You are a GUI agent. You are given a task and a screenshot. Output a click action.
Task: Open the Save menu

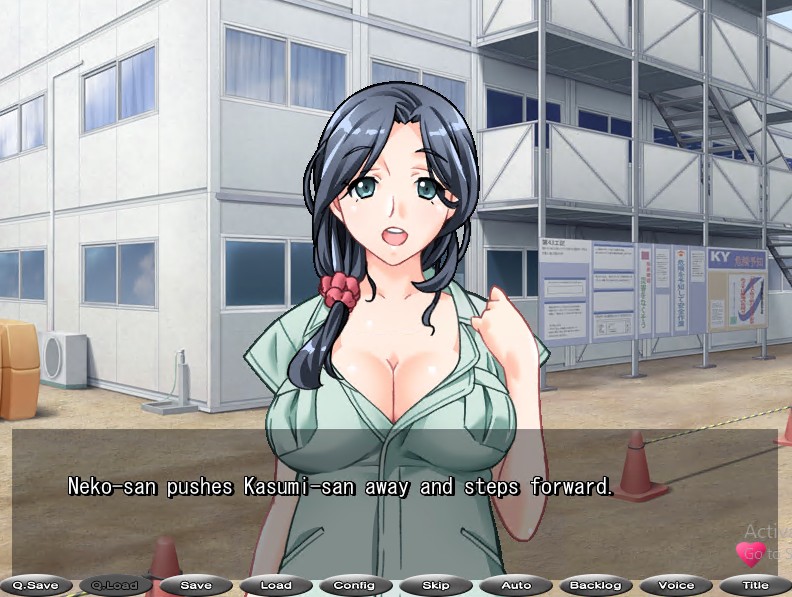click(x=196, y=585)
